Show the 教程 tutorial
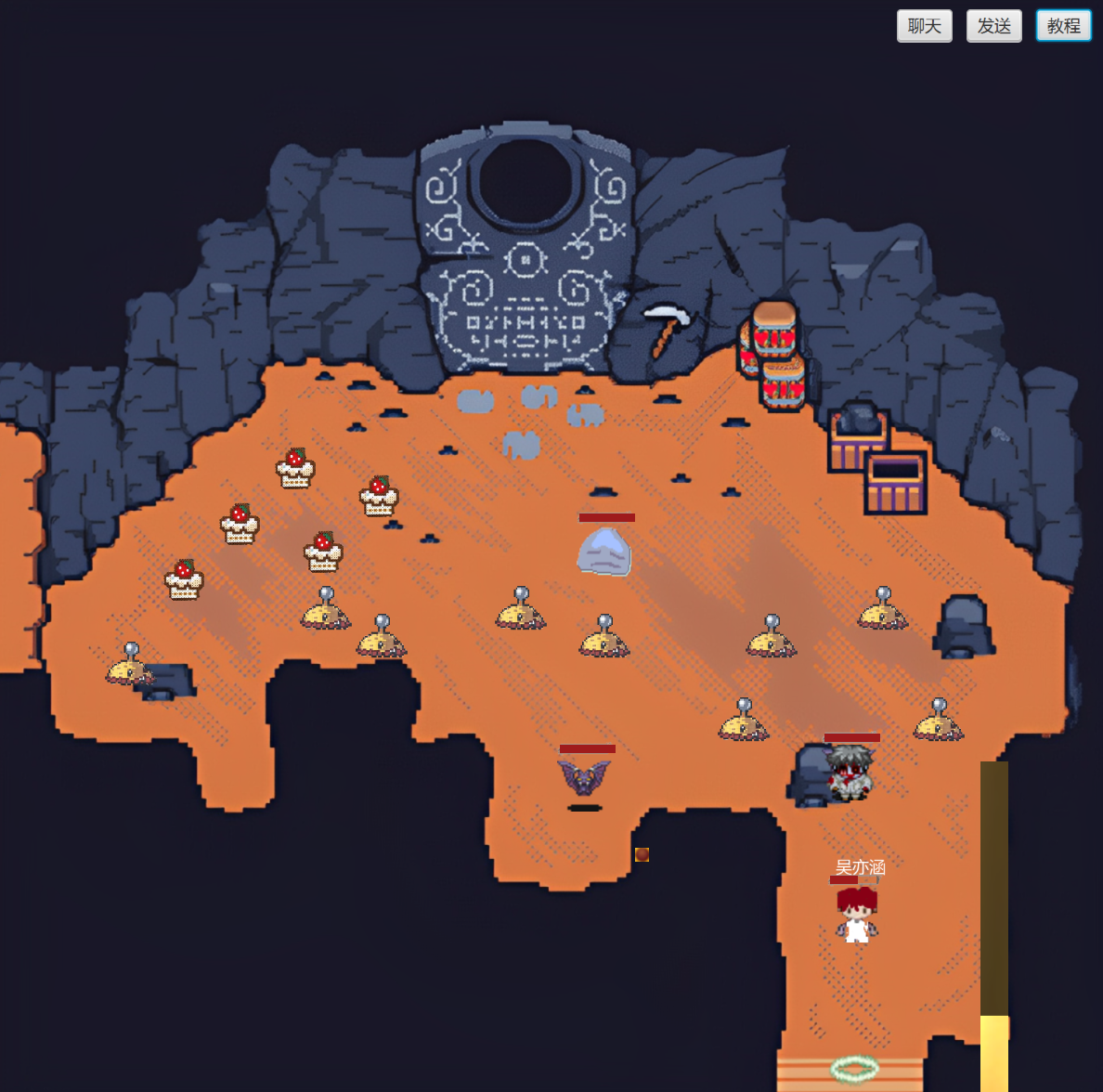The image size is (1103, 1092). 1063,26
